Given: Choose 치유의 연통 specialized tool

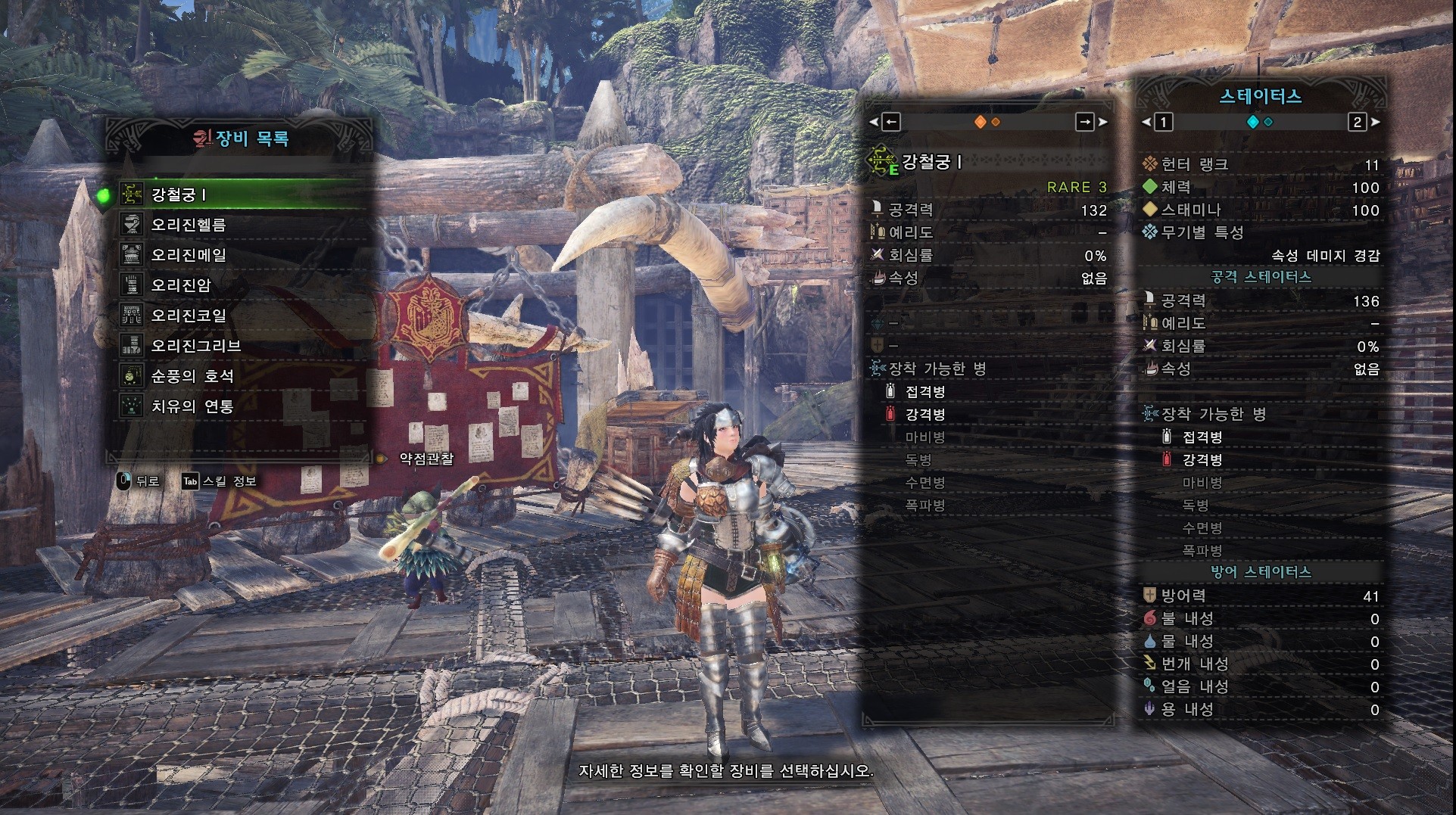Looking at the screenshot, I should (x=192, y=406).
